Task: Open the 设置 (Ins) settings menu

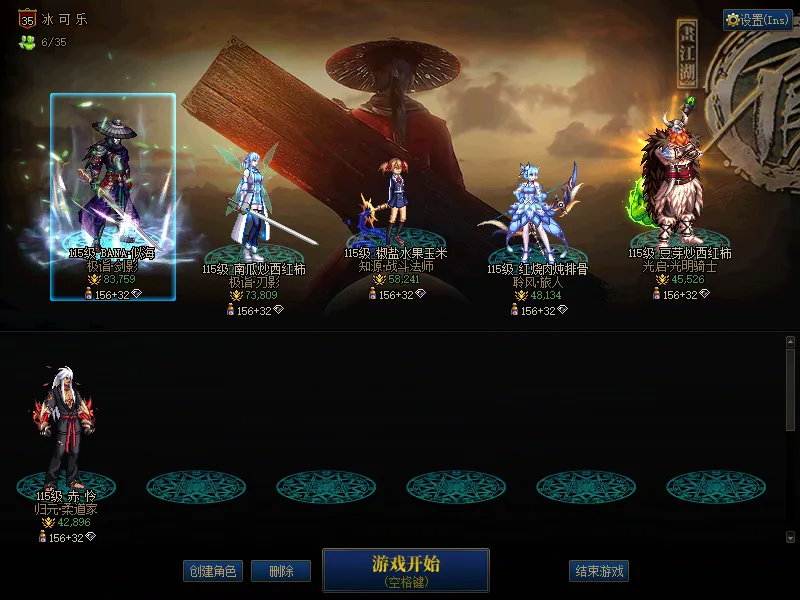Action: pos(757,20)
